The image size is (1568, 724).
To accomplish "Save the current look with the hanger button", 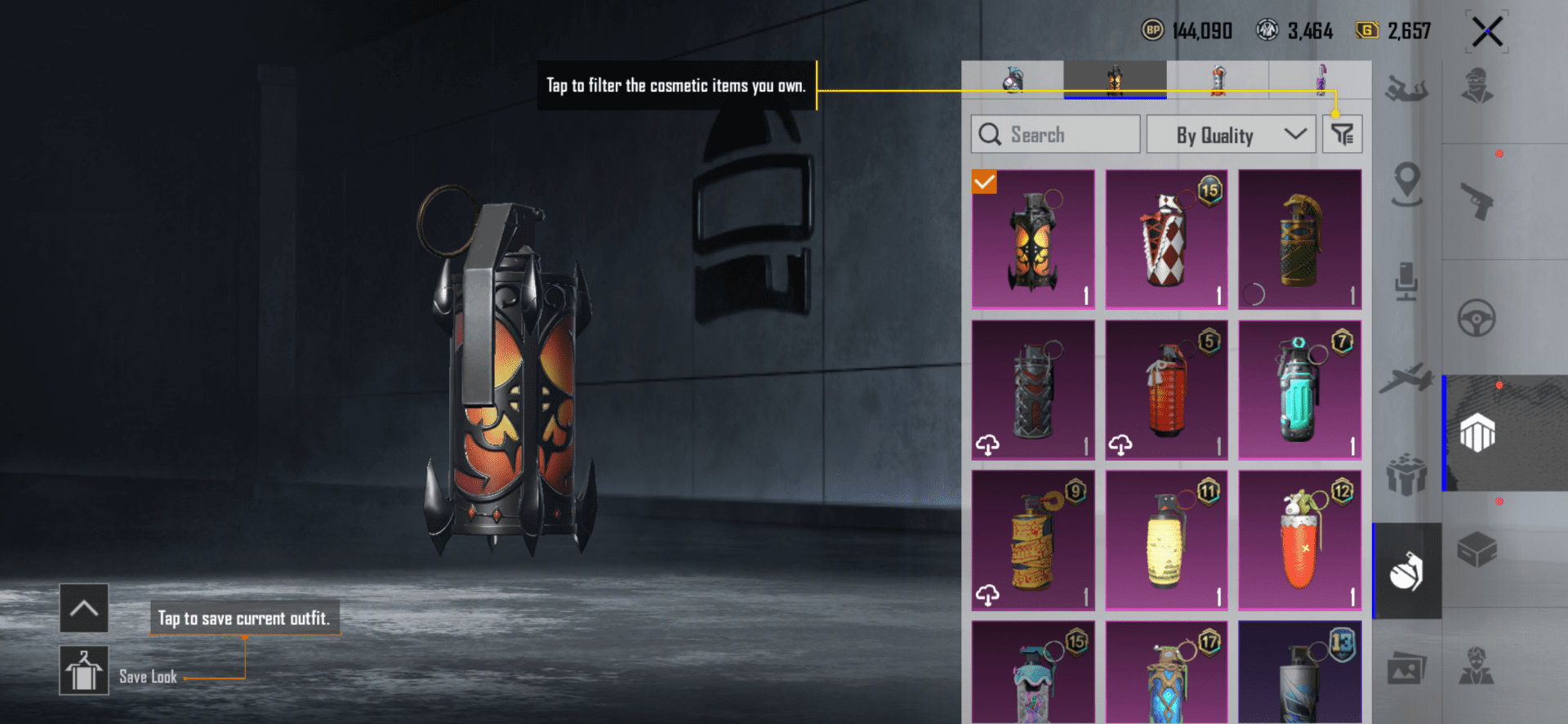I will pyautogui.click(x=83, y=670).
